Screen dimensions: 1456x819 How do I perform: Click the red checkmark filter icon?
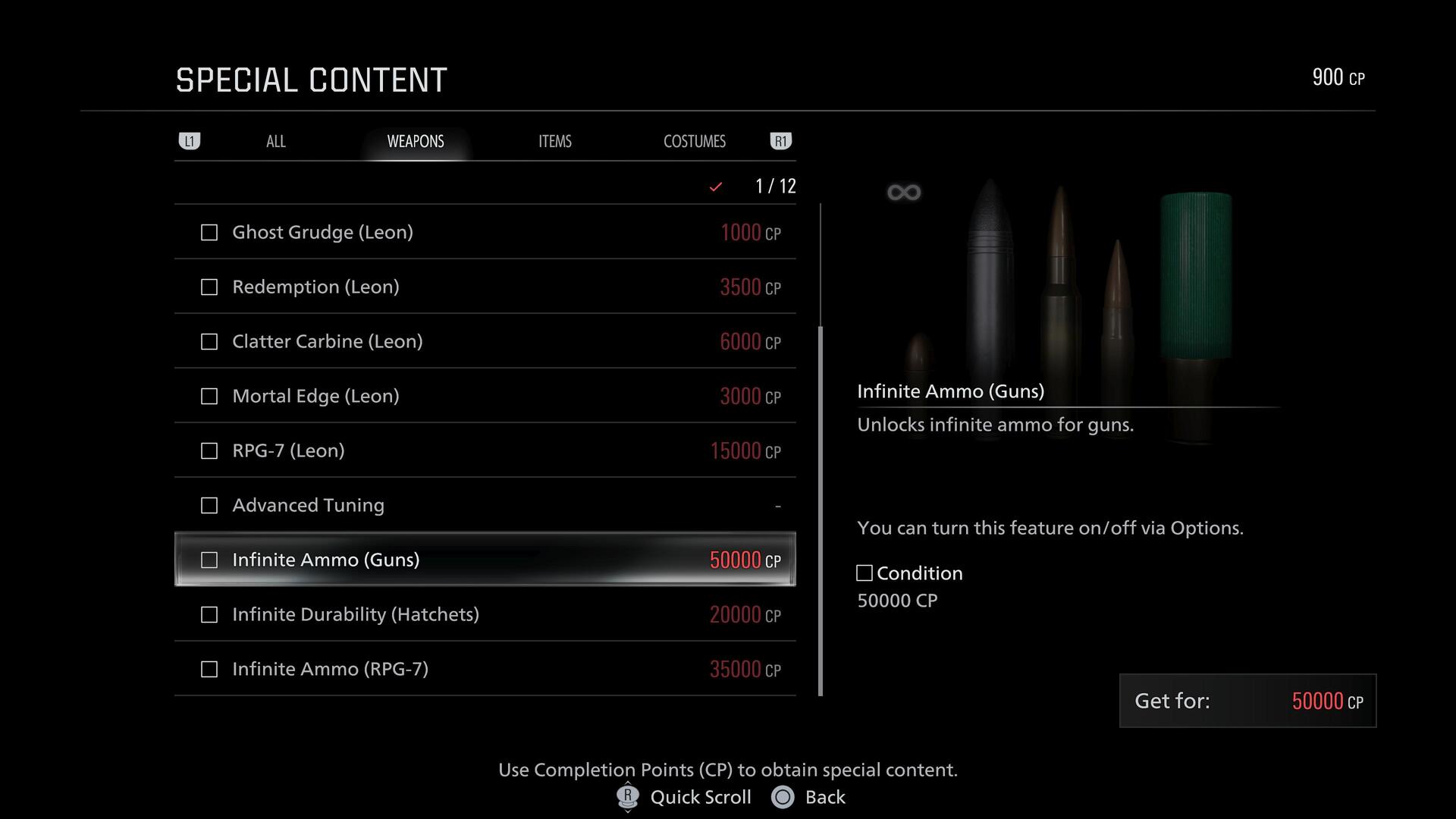(714, 186)
